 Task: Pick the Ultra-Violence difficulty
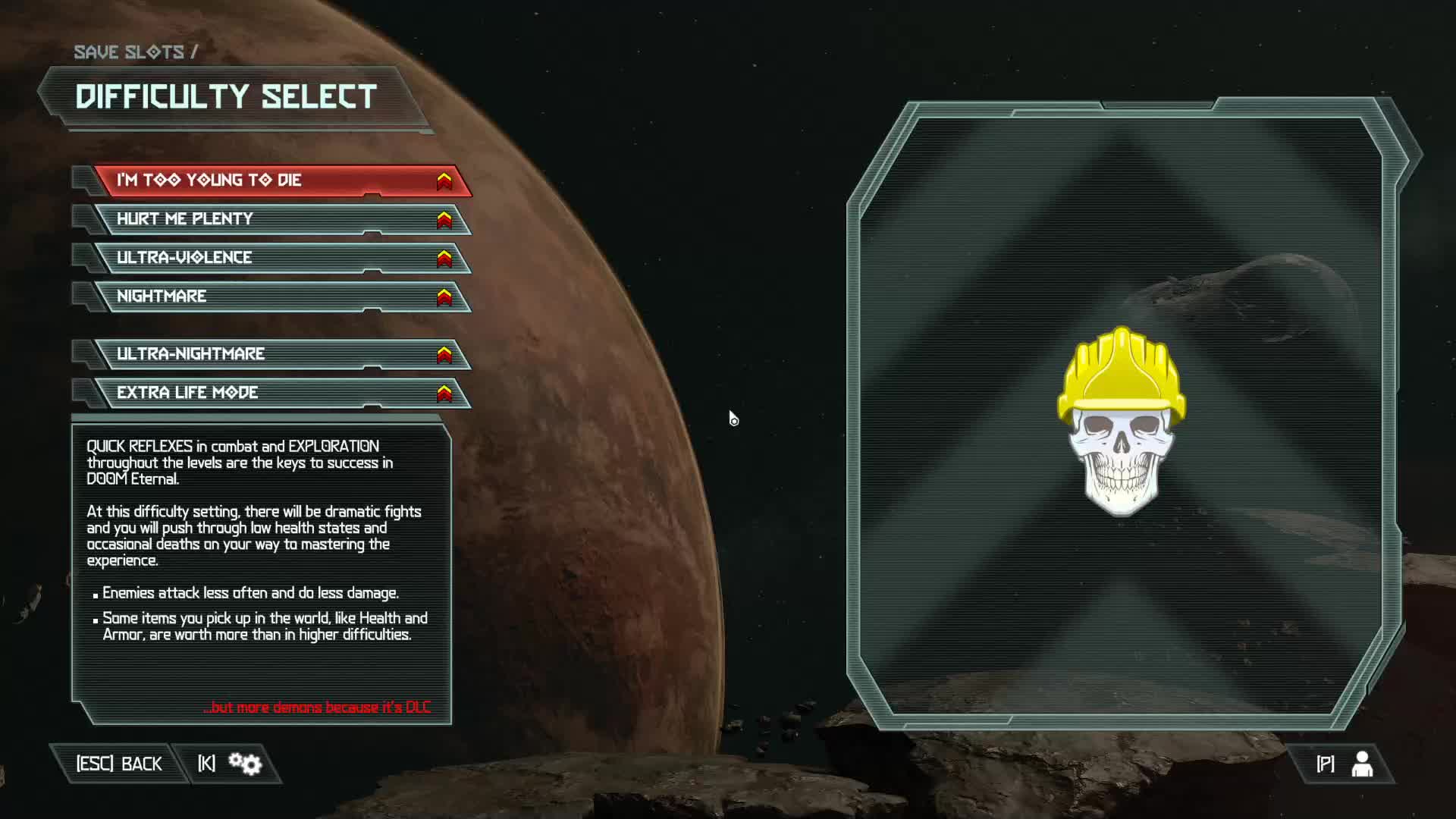tap(281, 258)
